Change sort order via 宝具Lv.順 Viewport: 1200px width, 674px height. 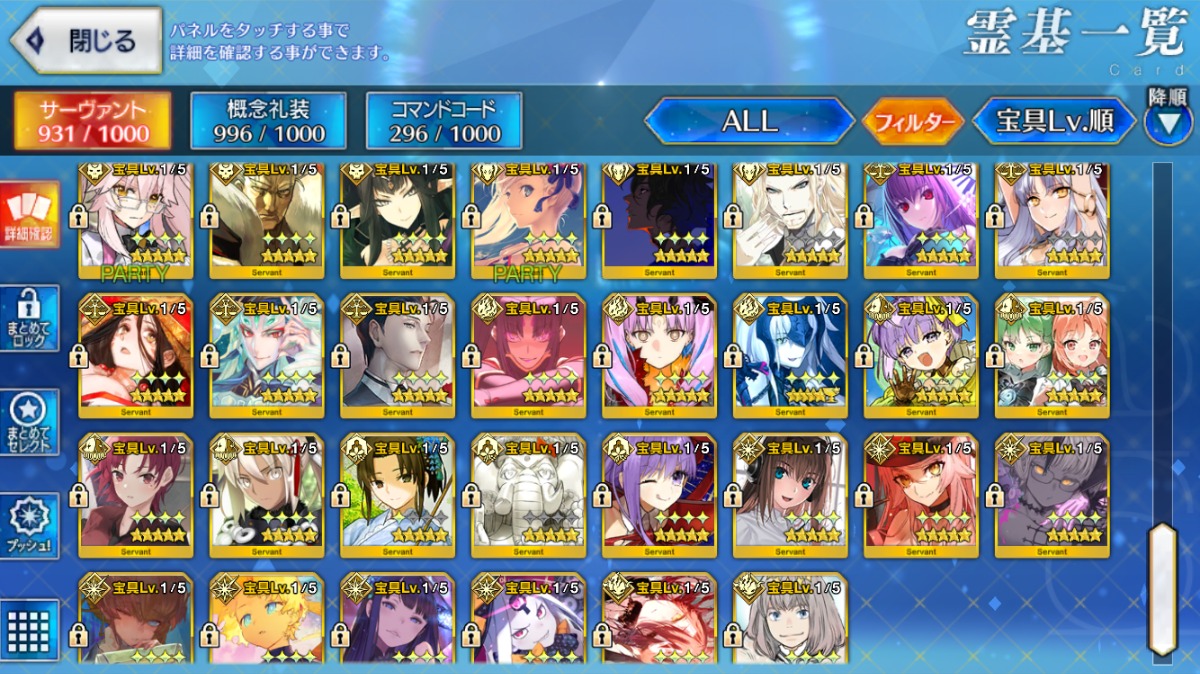(x=1054, y=122)
